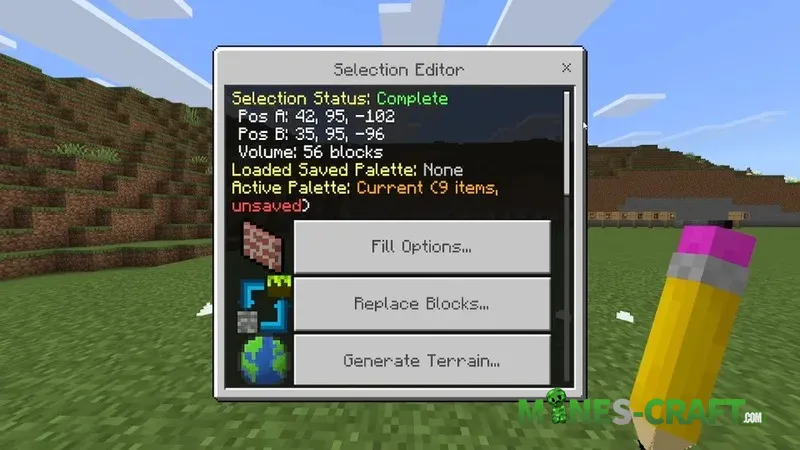Viewport: 800px width, 450px height.
Task: Select the Generate Terrain button
Action: (x=421, y=359)
